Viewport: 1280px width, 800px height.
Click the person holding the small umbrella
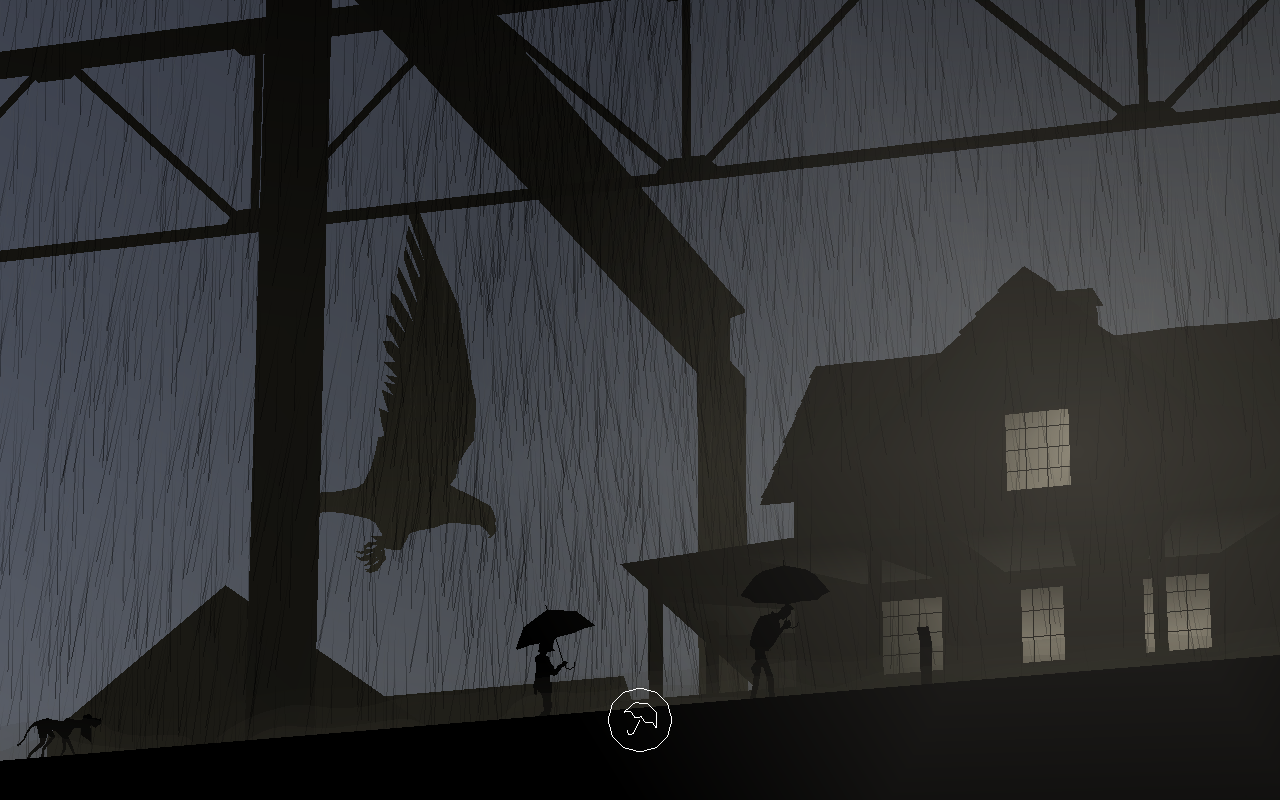[x=545, y=665]
